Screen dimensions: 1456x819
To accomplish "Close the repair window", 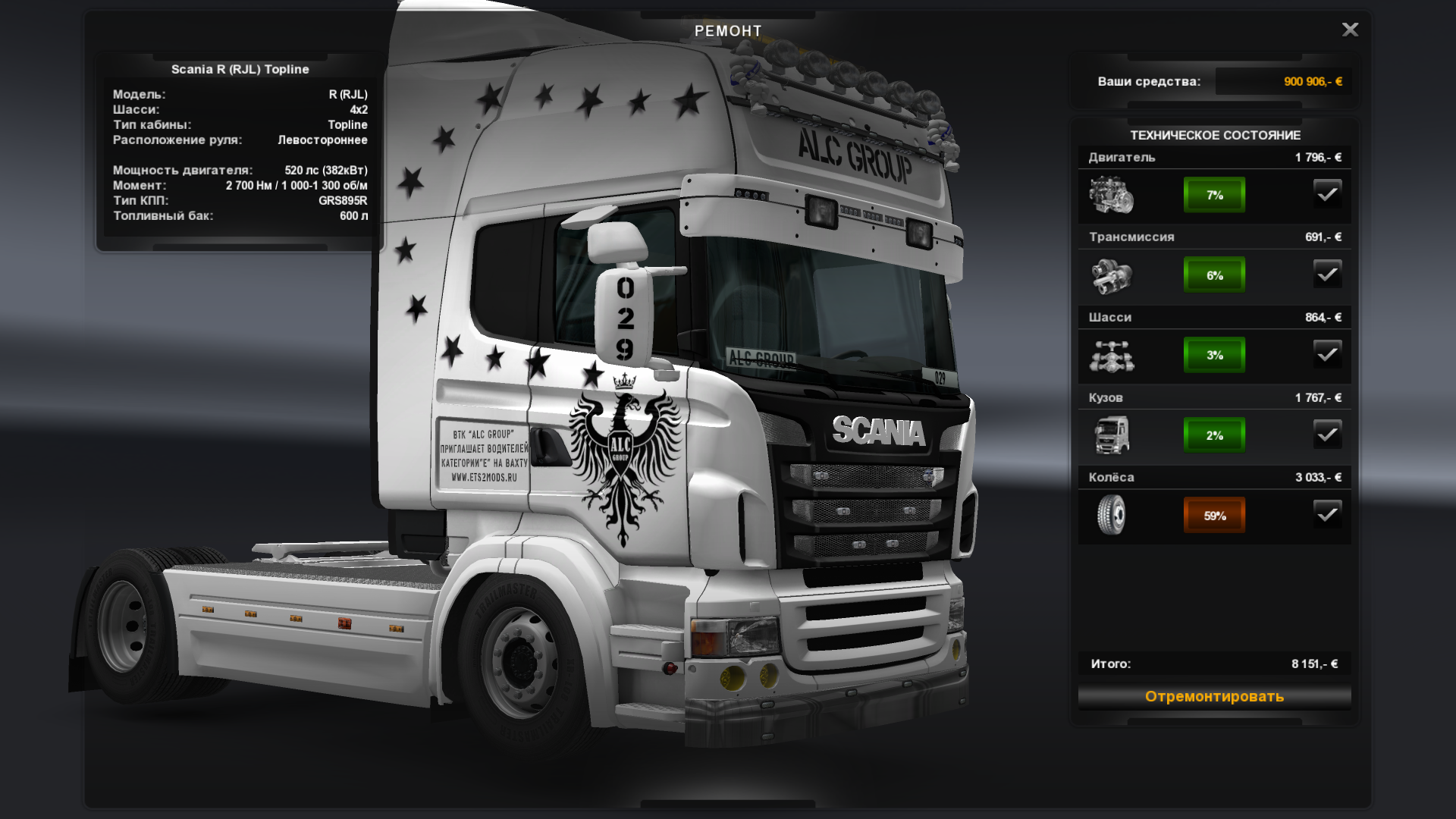I will pos(1350,30).
